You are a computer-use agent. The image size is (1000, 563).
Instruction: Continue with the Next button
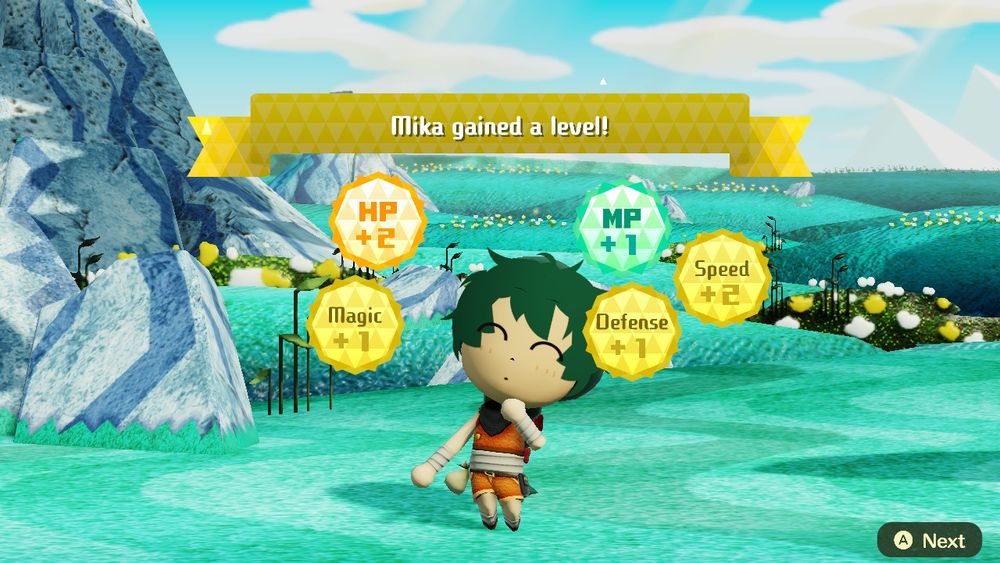click(x=930, y=540)
